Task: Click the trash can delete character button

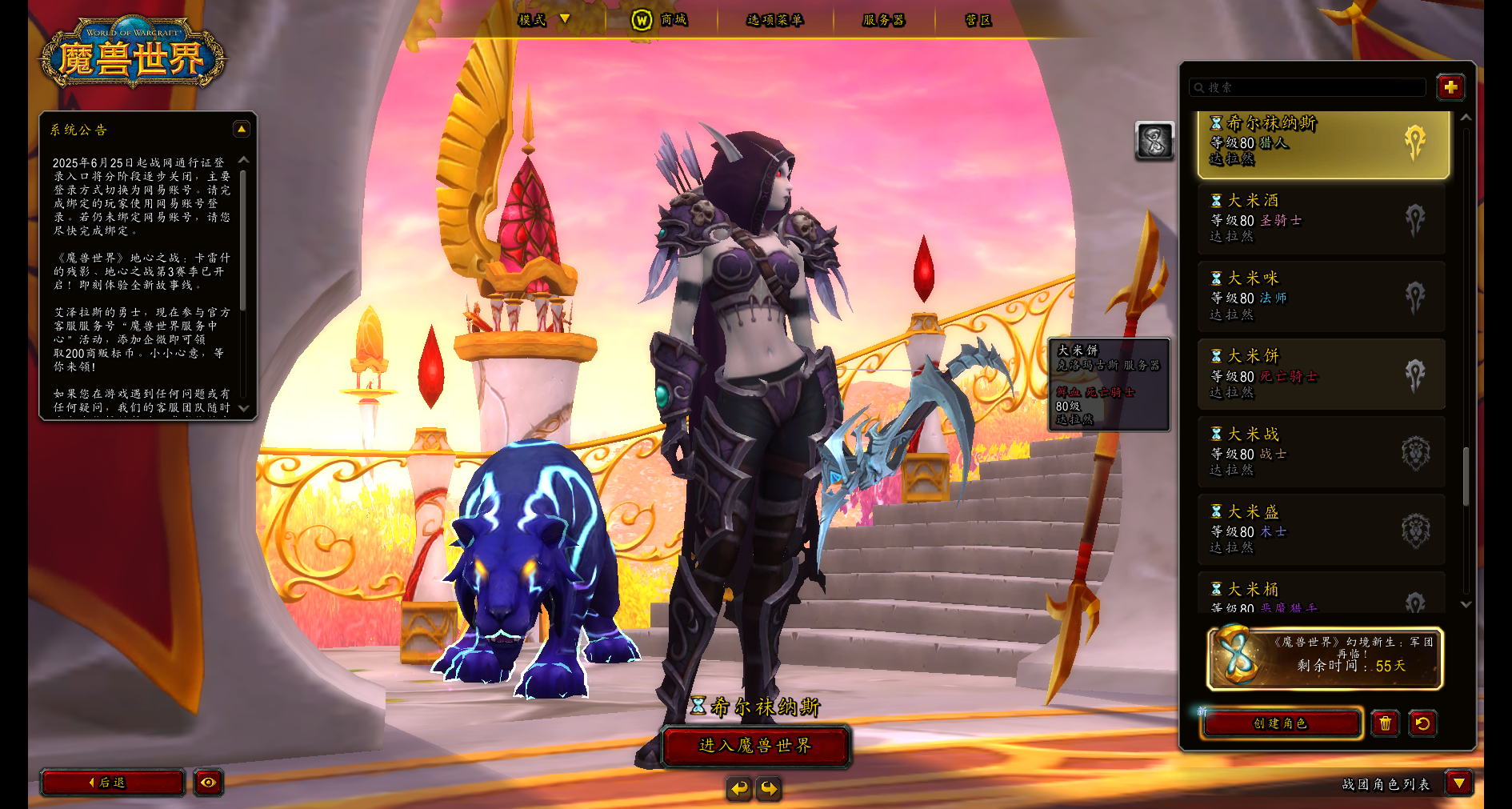Action: point(1386,723)
